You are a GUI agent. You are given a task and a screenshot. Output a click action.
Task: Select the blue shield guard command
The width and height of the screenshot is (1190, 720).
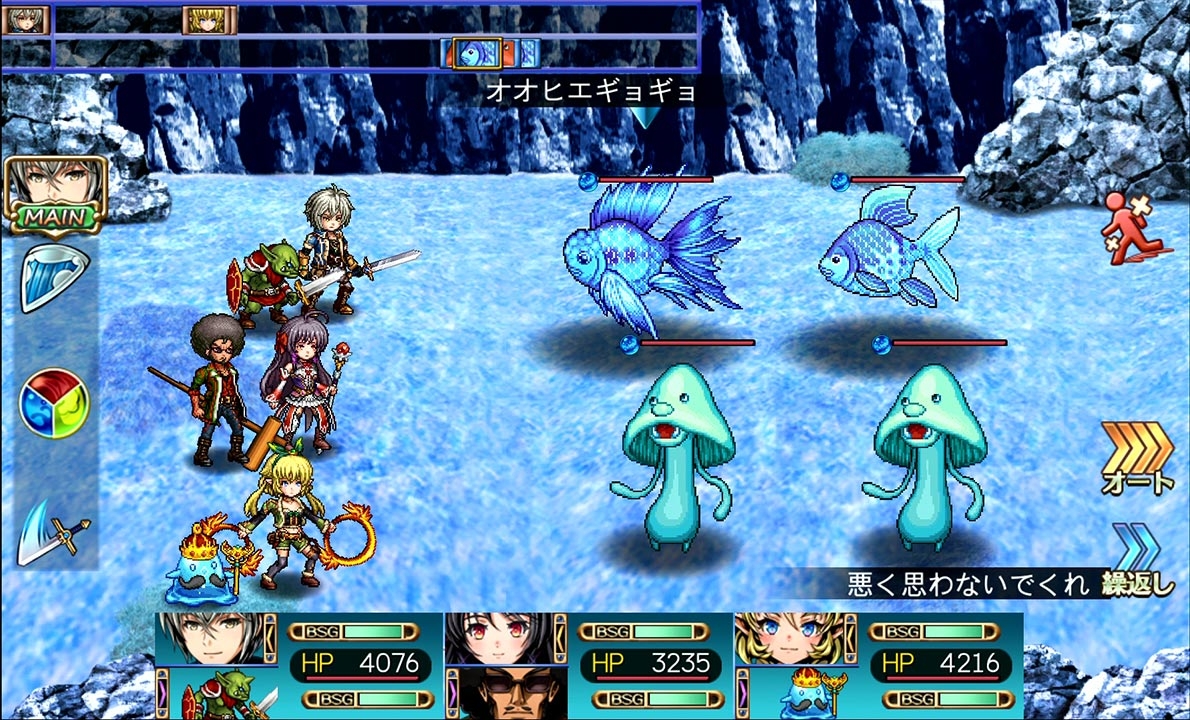click(55, 277)
